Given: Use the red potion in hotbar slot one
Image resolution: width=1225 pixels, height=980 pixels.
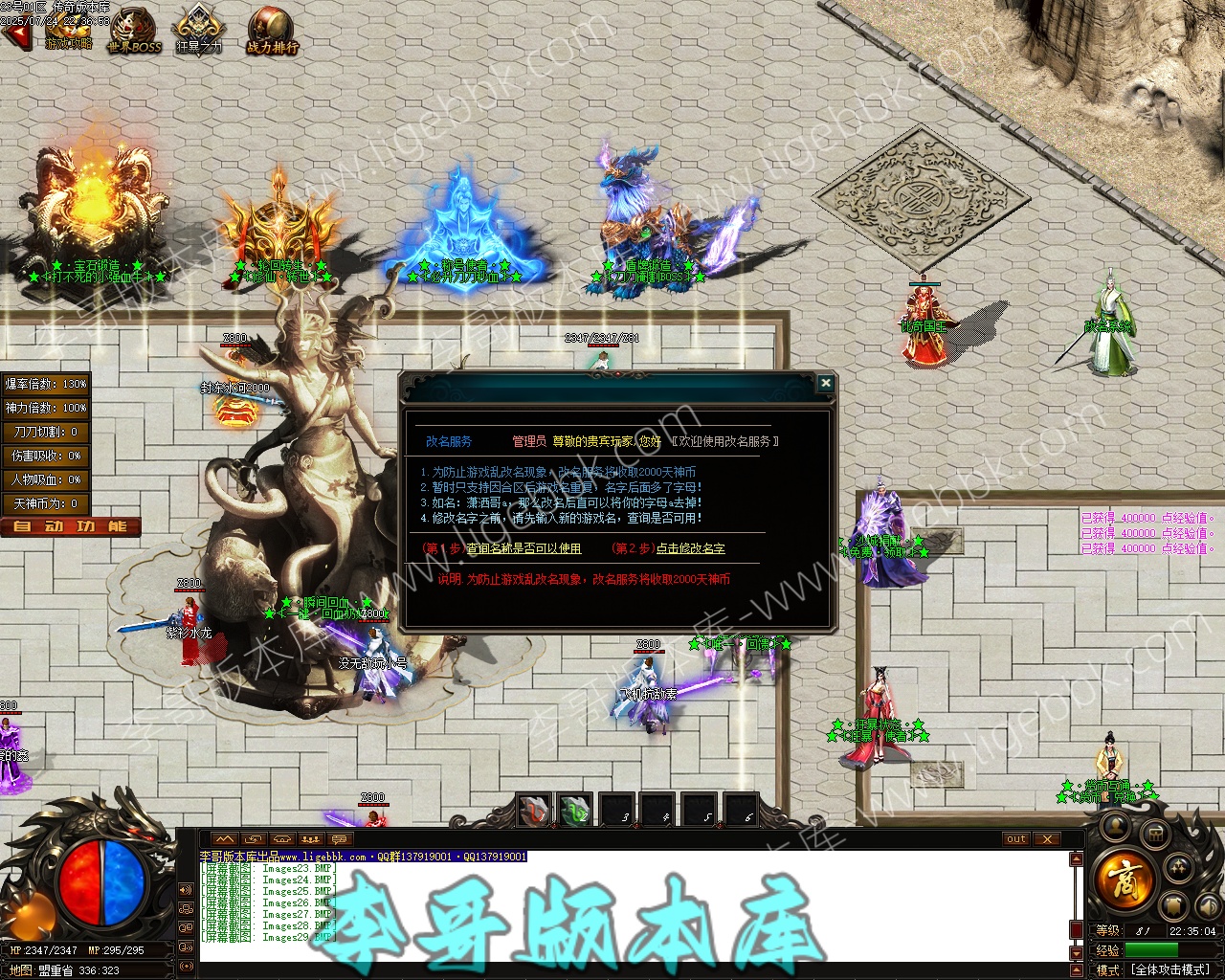Looking at the screenshot, I should point(534,811).
